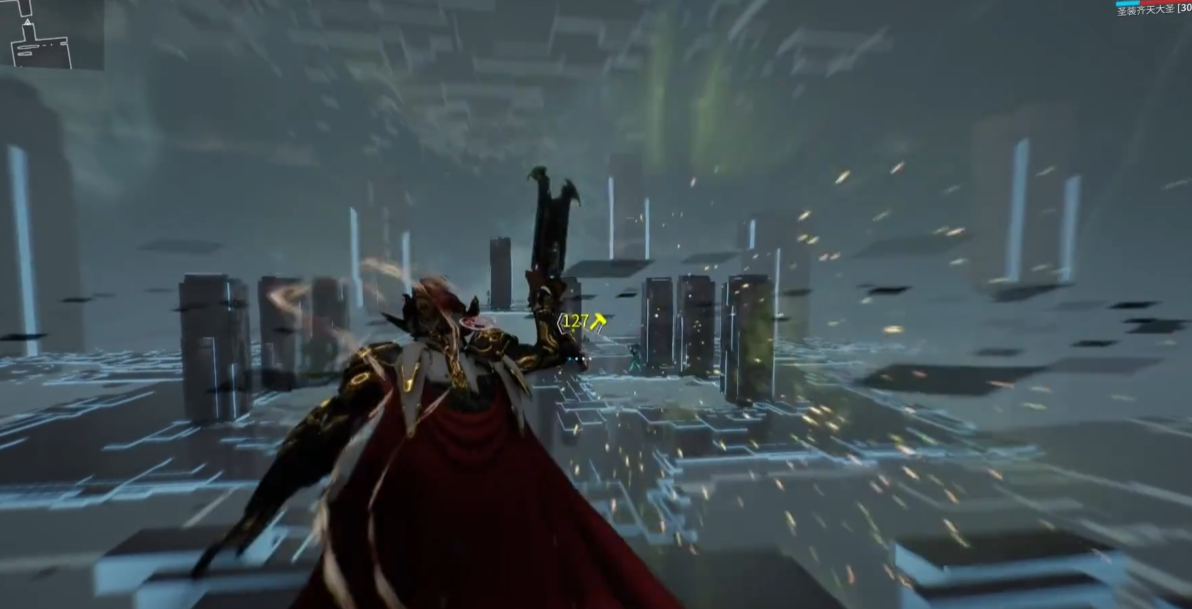
Task: Select the yellow objective waypoint marker
Action: pyautogui.click(x=598, y=321)
